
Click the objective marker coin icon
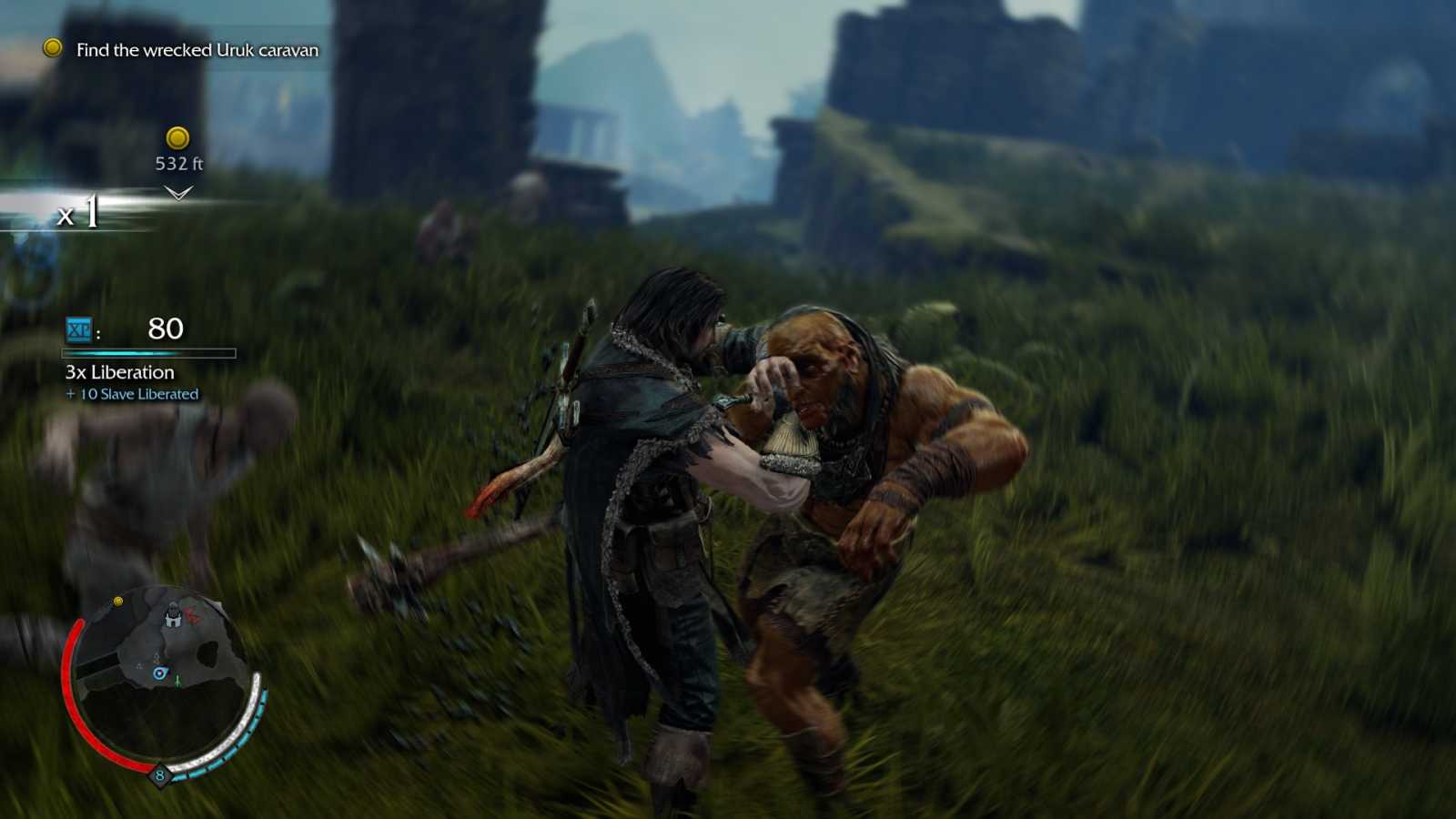pyautogui.click(x=53, y=50)
